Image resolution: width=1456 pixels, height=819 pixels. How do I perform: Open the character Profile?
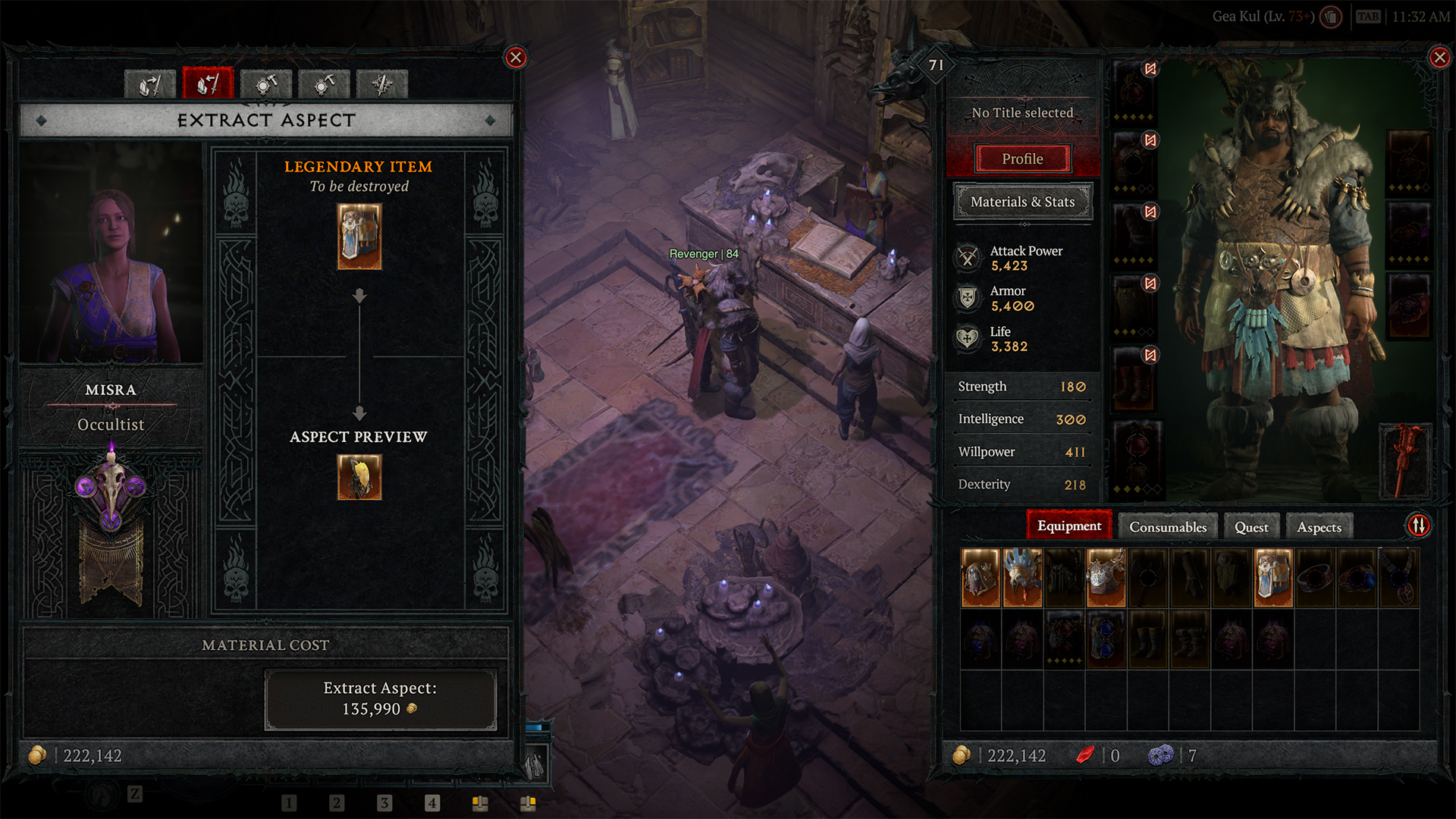[x=1022, y=159]
